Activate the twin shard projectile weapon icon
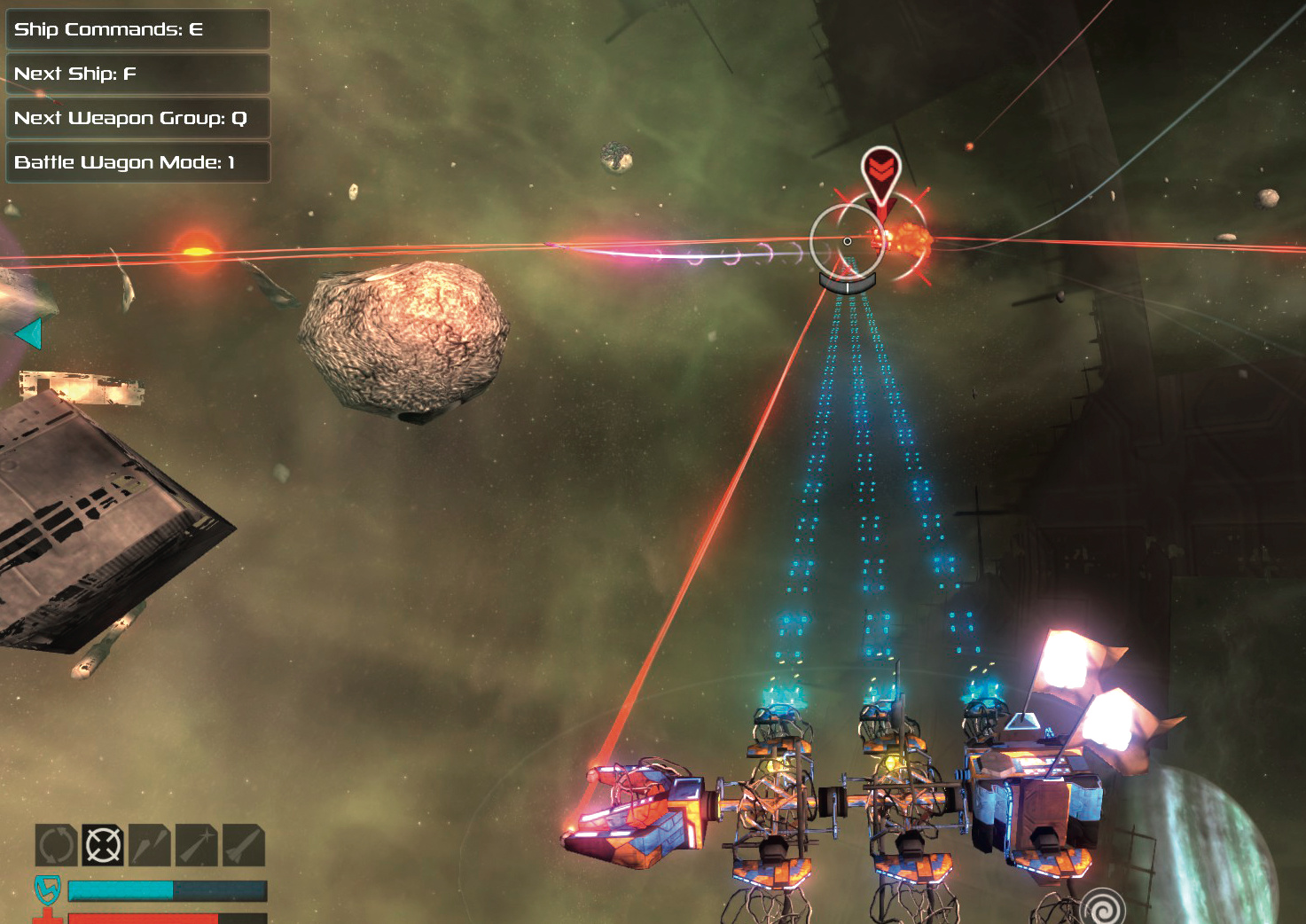The width and height of the screenshot is (1306, 924). 150,845
